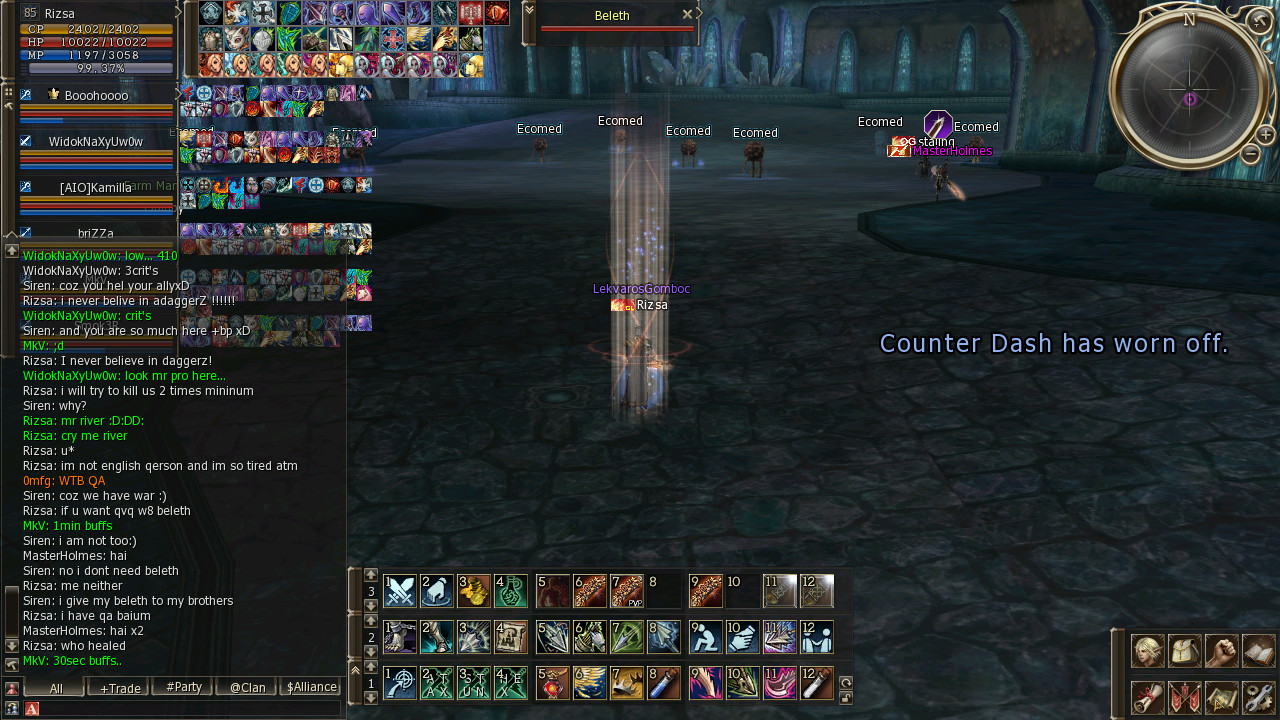Use the crossed swords attack hotbar skill
This screenshot has height=720, width=1280.
tap(400, 591)
